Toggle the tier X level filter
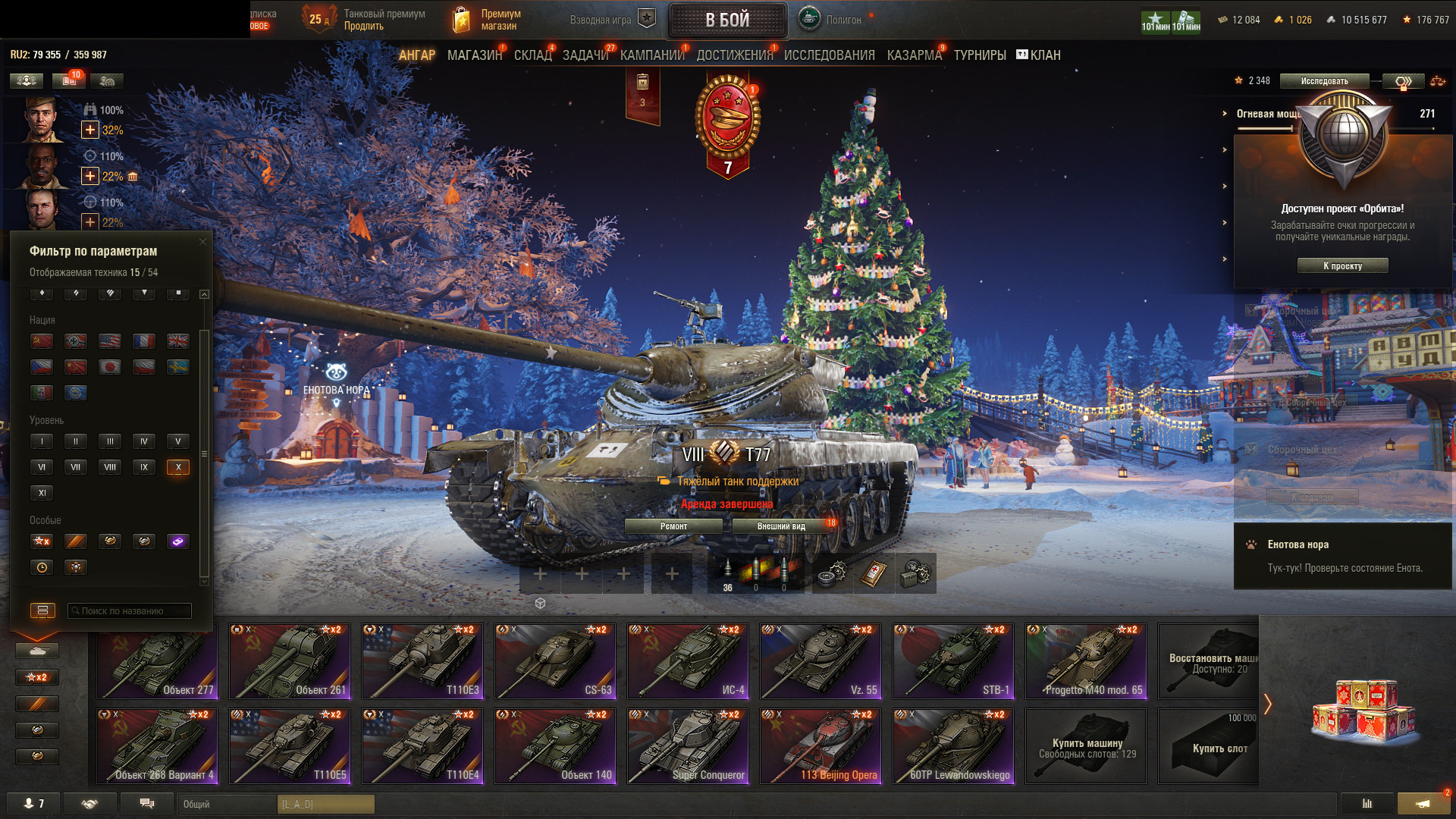Screen dimensions: 1456x819 pyautogui.click(x=178, y=467)
